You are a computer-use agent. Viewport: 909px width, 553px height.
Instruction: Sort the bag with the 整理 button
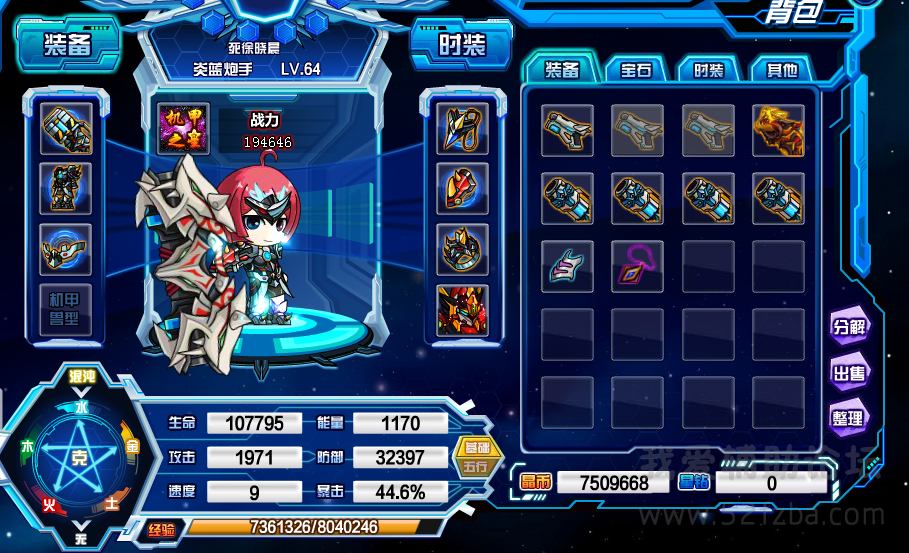tap(848, 418)
